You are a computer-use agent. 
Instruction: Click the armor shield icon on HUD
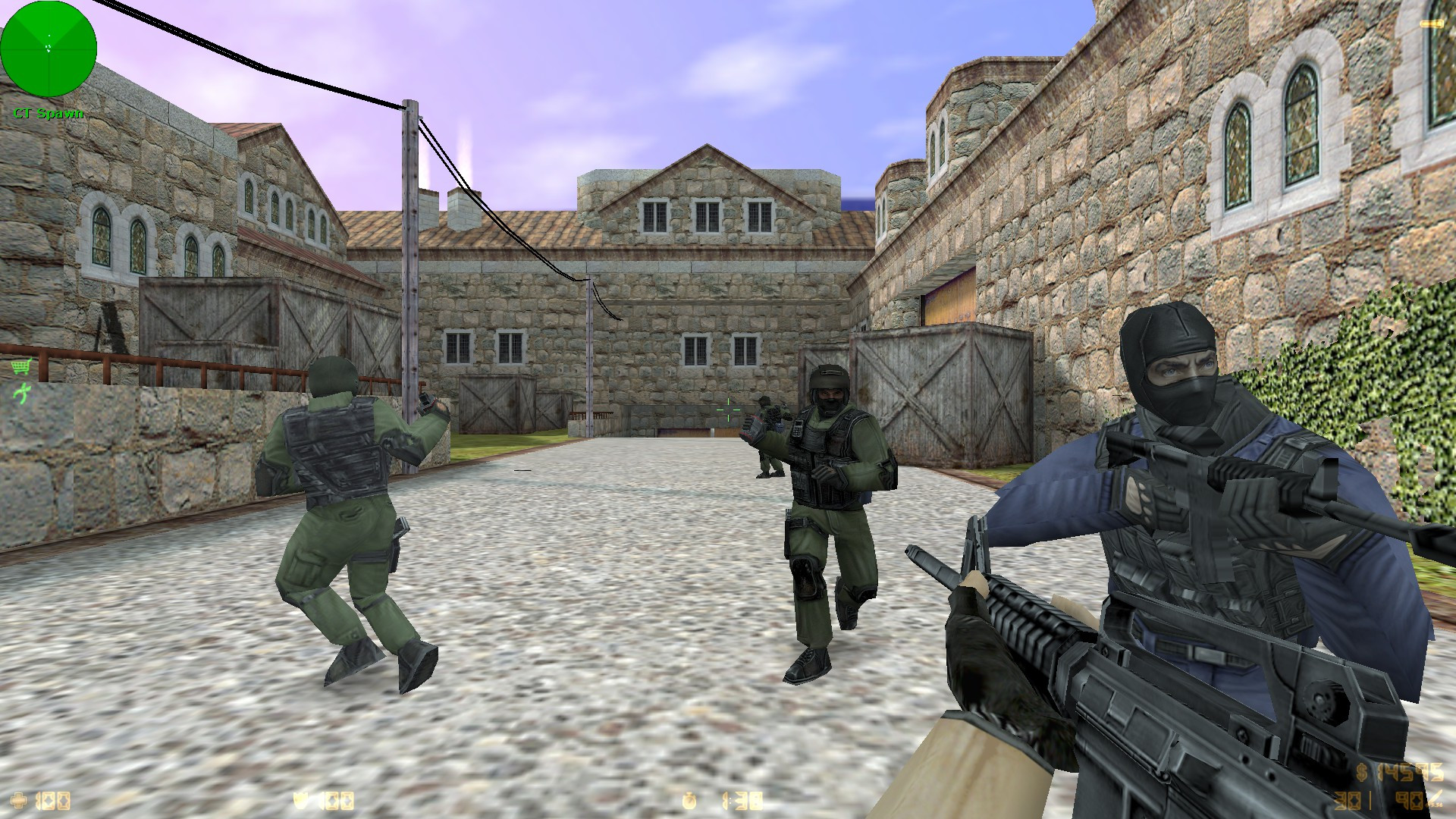(300, 802)
